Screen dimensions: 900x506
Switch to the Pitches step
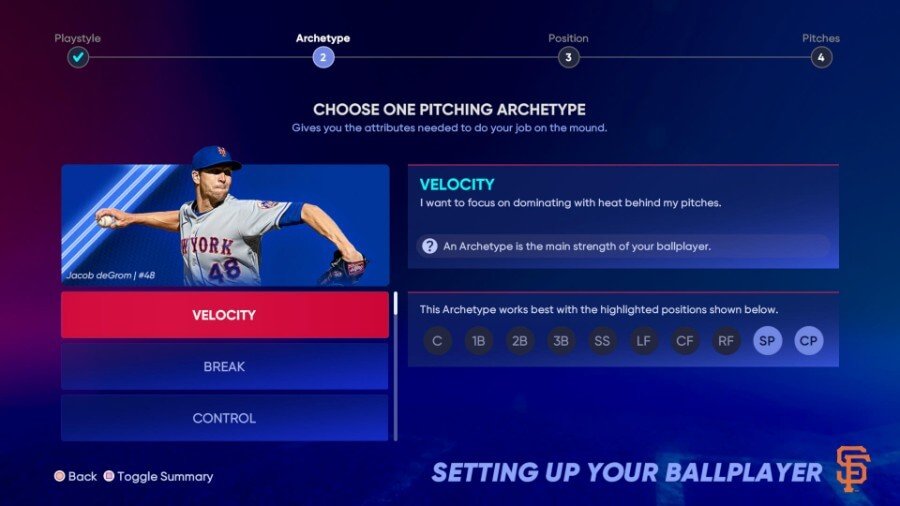point(821,57)
